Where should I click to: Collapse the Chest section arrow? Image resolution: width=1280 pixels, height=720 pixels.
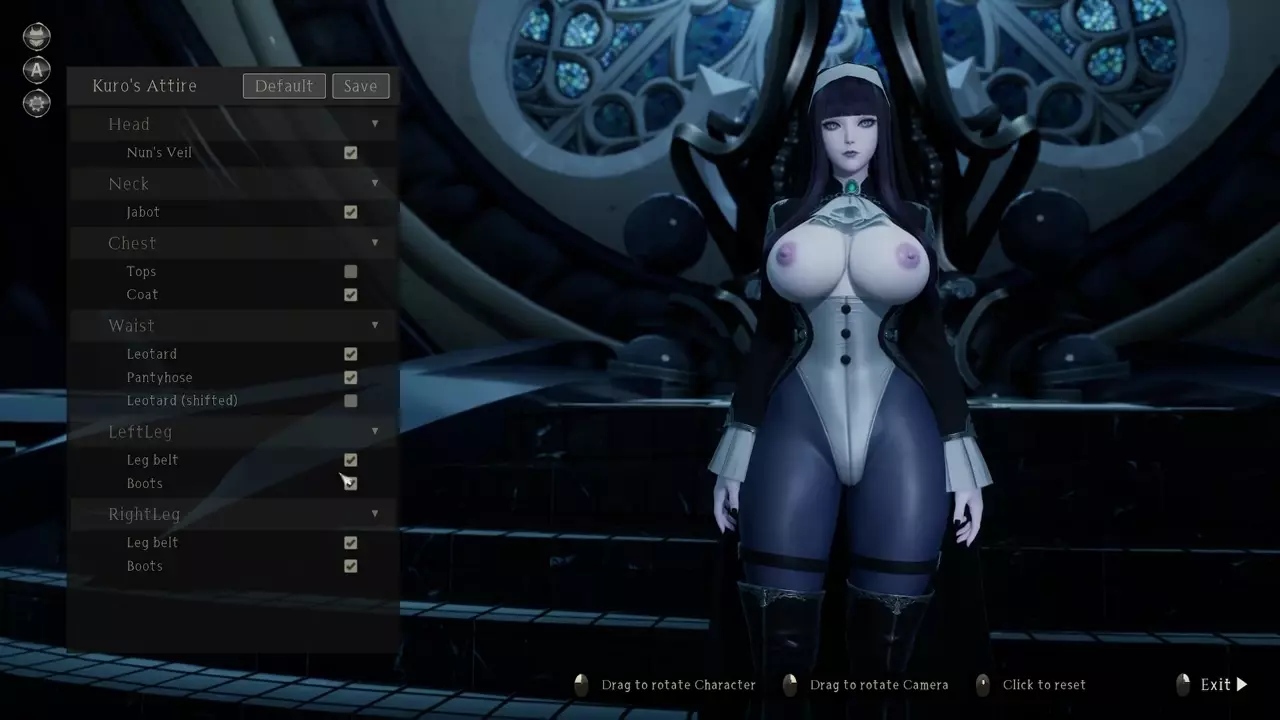375,243
